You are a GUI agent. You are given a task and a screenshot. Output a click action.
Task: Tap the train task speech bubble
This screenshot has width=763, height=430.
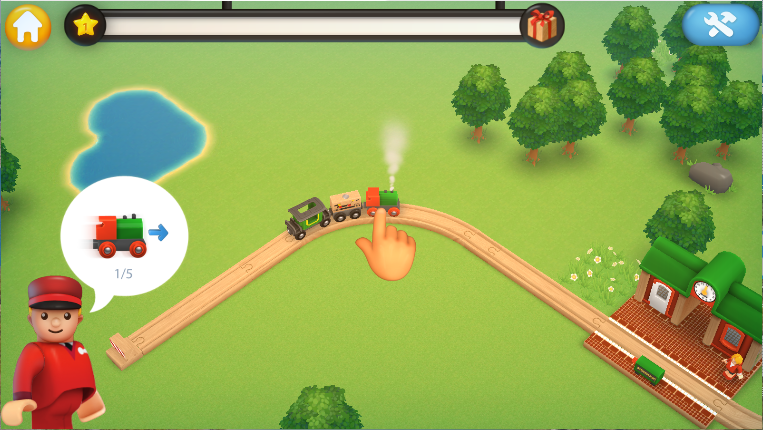click(x=124, y=236)
